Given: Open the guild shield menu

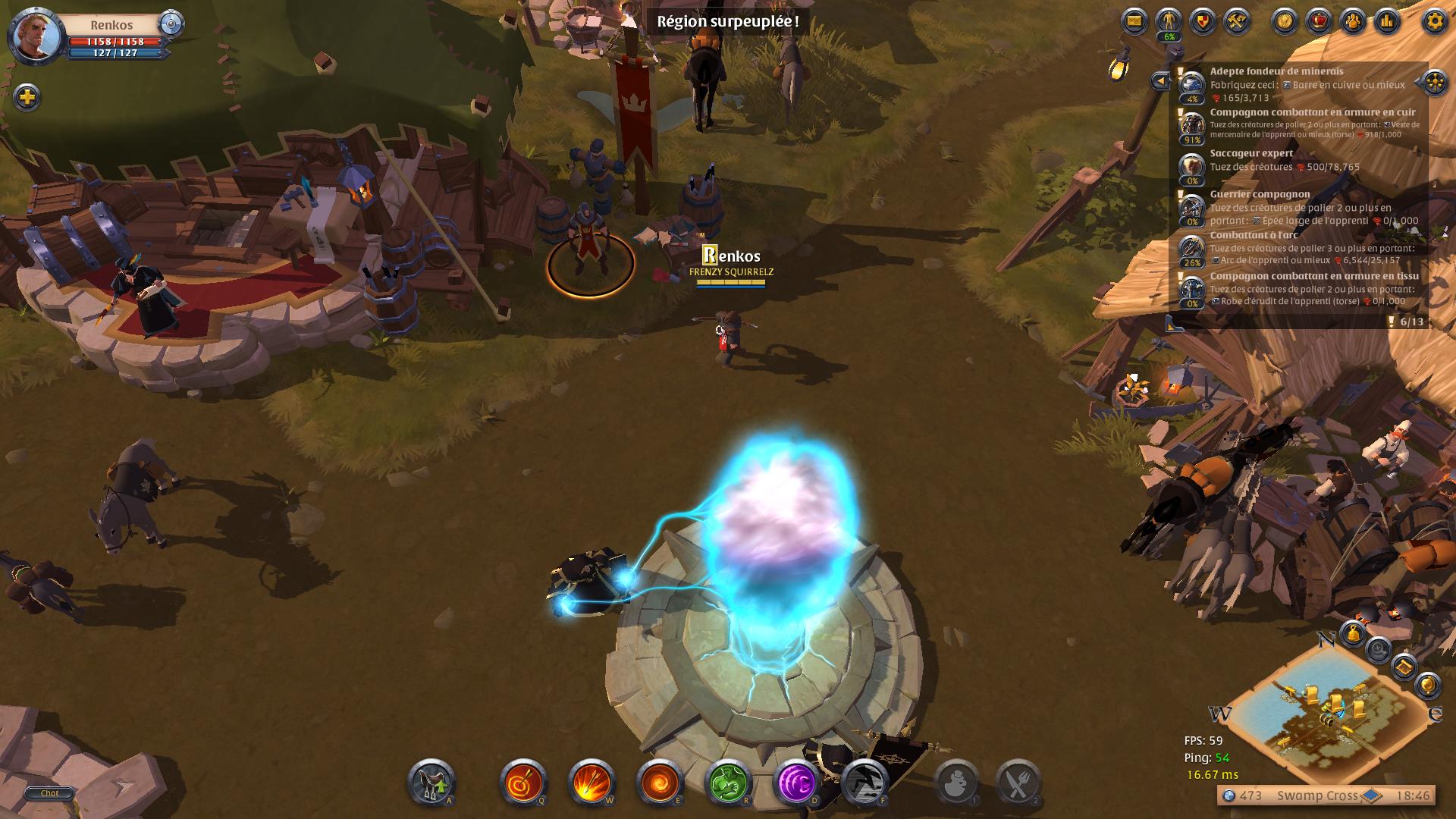Looking at the screenshot, I should click(1203, 20).
